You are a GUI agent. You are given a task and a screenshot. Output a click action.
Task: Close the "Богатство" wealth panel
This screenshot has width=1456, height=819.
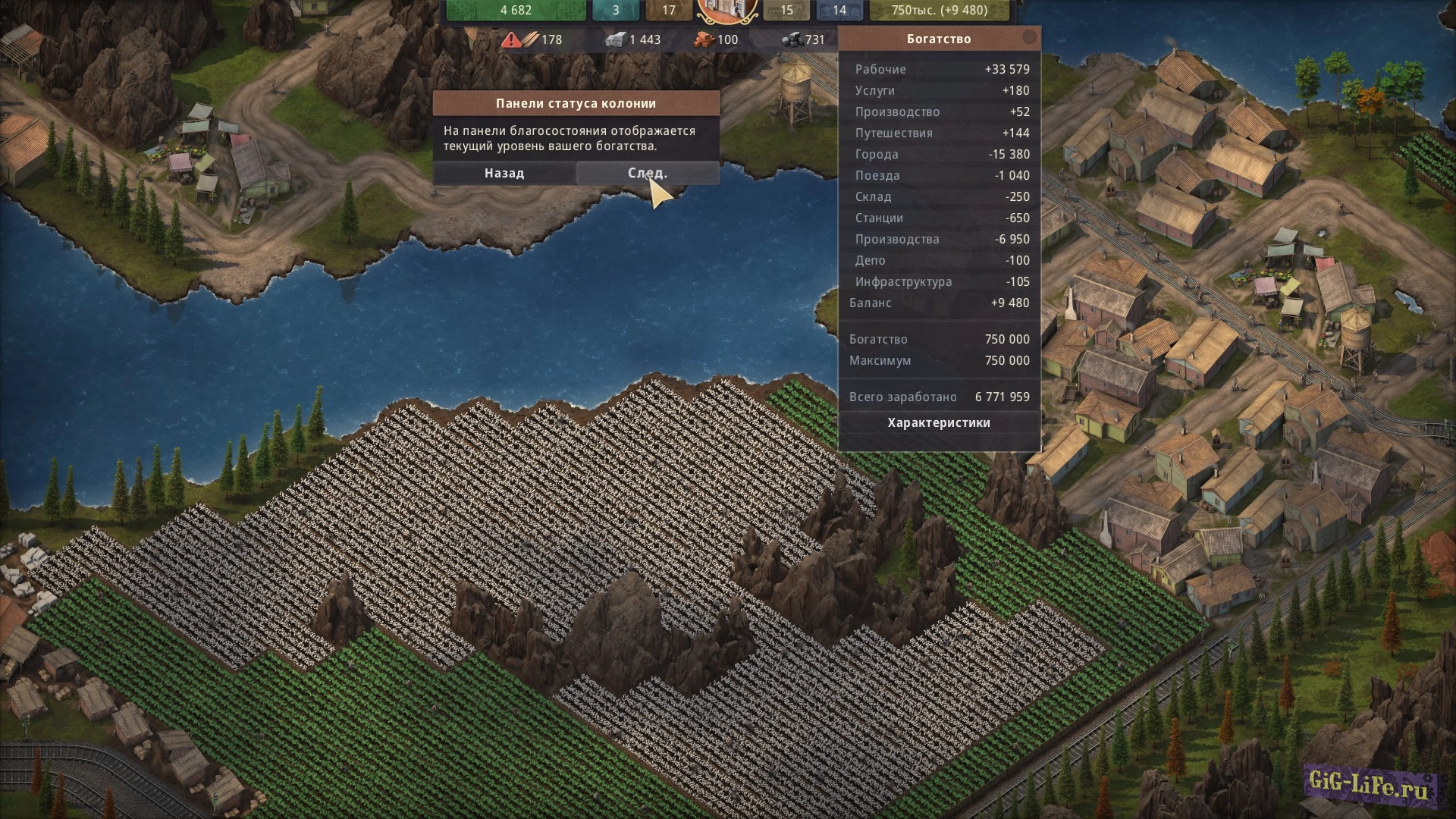[x=1029, y=37]
